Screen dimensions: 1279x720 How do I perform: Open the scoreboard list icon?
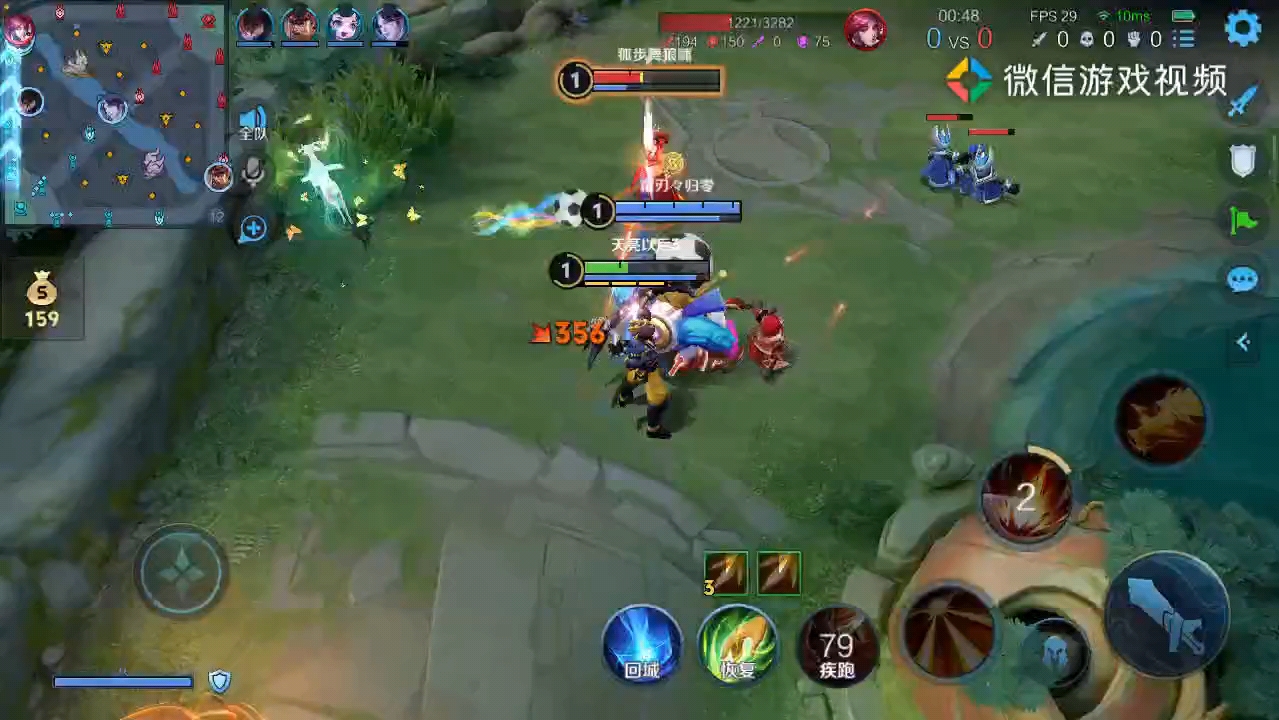point(1185,39)
